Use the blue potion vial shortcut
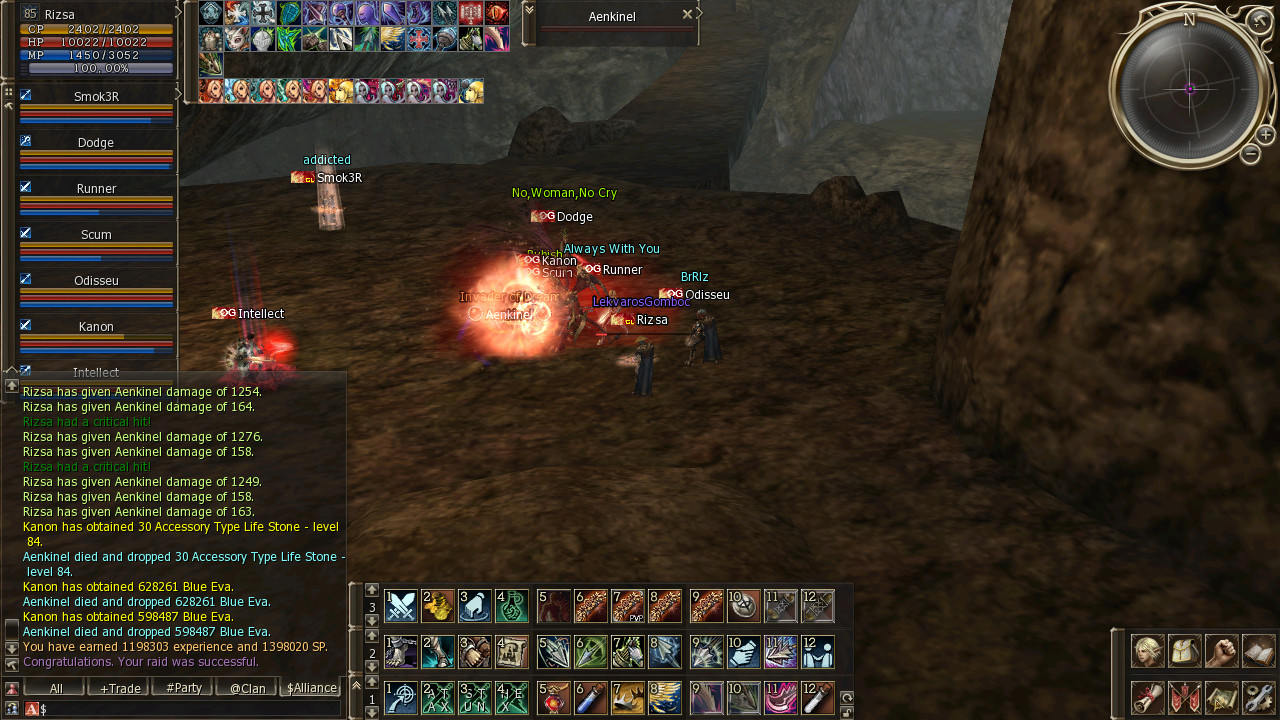Viewport: 1280px width, 720px height. 591,697
